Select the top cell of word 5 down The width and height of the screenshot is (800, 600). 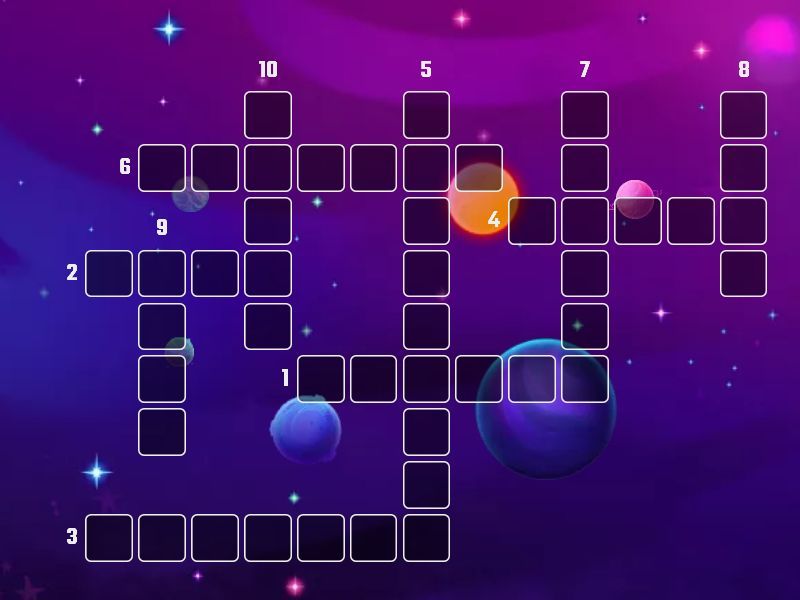[426, 115]
